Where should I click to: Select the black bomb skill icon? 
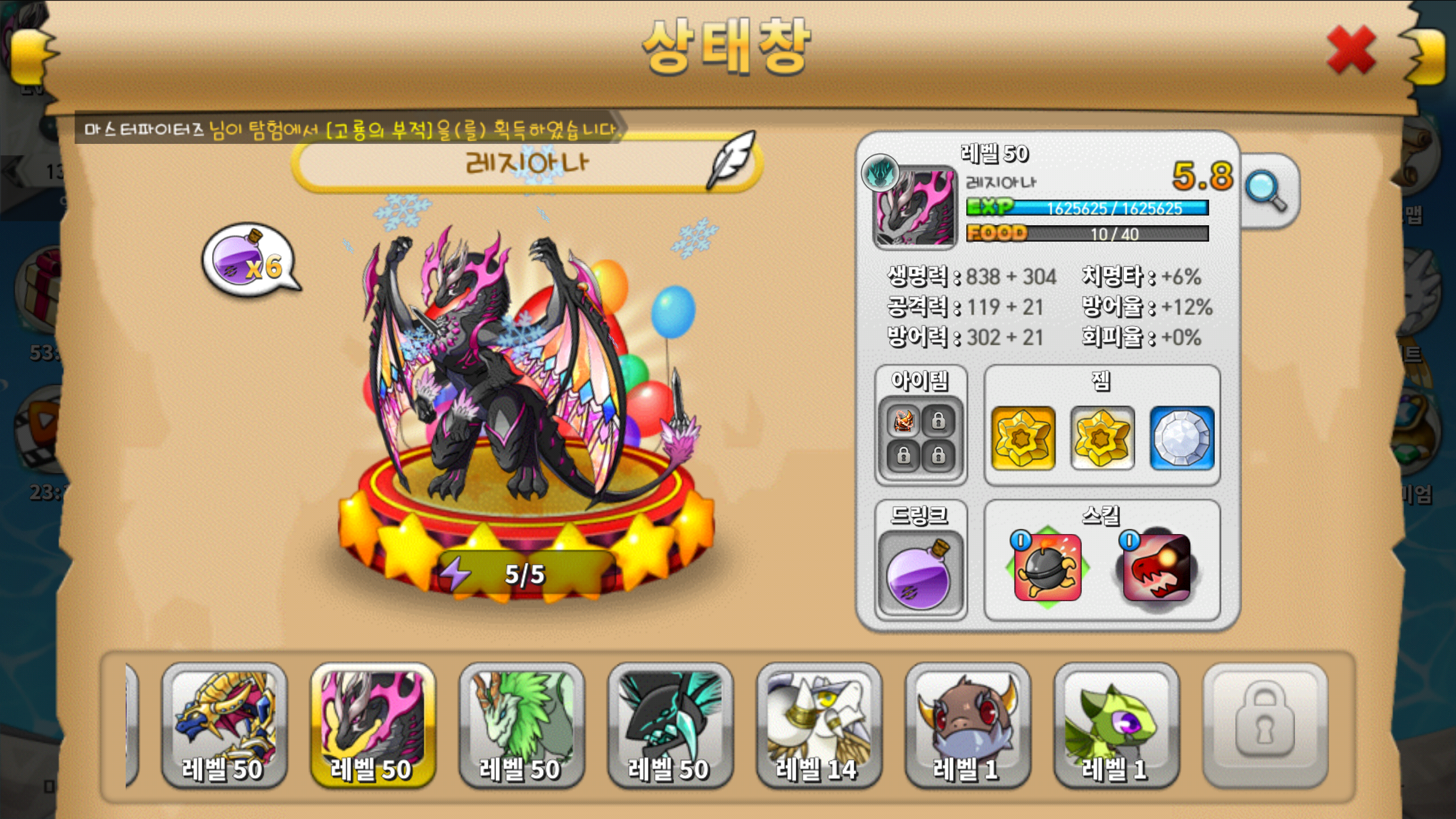(1048, 568)
